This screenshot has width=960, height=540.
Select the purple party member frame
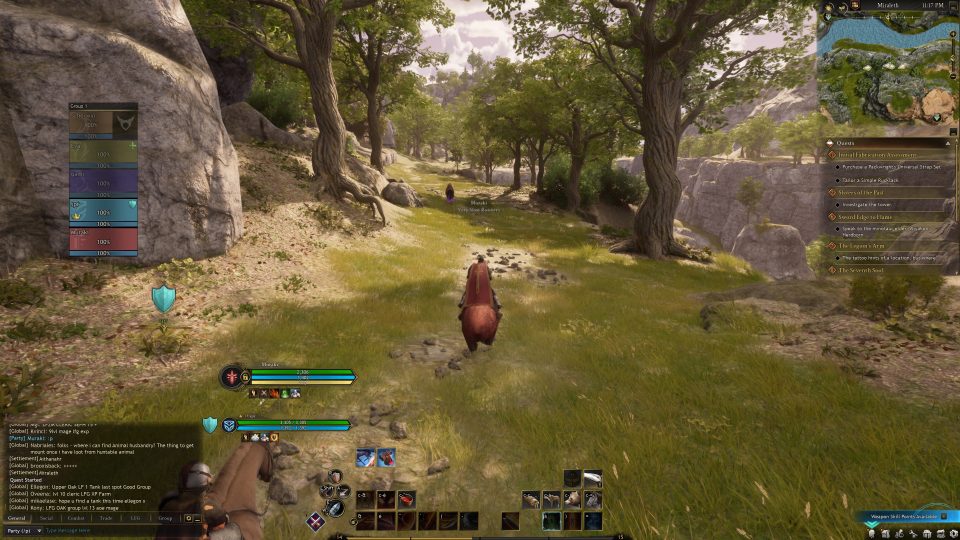(x=103, y=180)
